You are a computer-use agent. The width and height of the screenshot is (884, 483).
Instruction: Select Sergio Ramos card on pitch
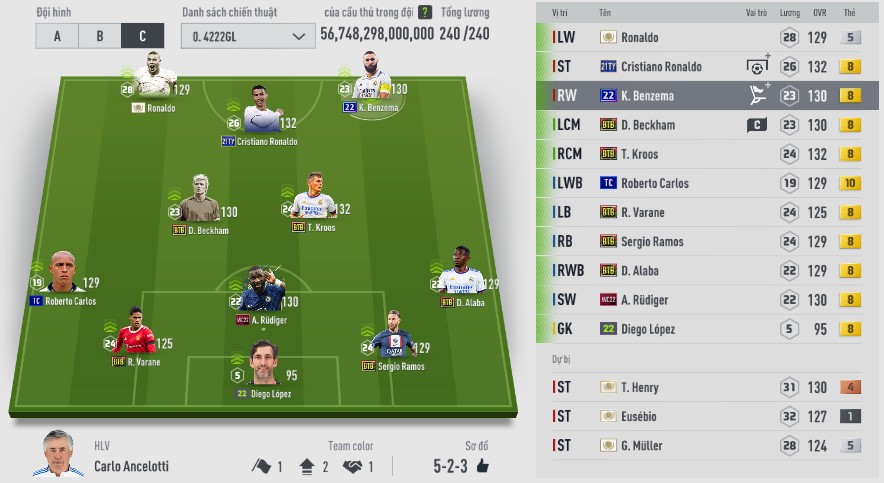[396, 337]
